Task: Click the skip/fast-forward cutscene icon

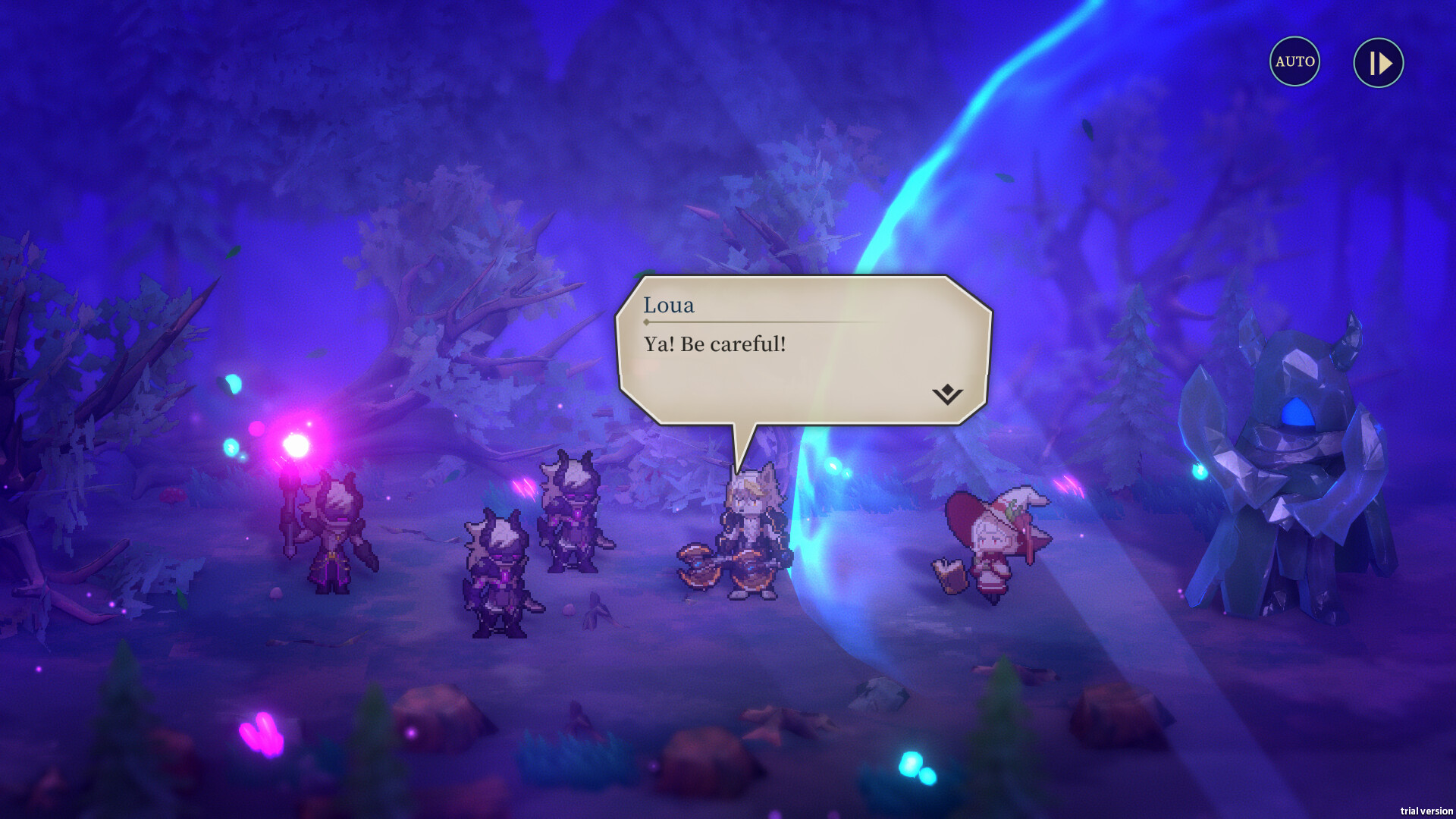Action: click(x=1378, y=62)
